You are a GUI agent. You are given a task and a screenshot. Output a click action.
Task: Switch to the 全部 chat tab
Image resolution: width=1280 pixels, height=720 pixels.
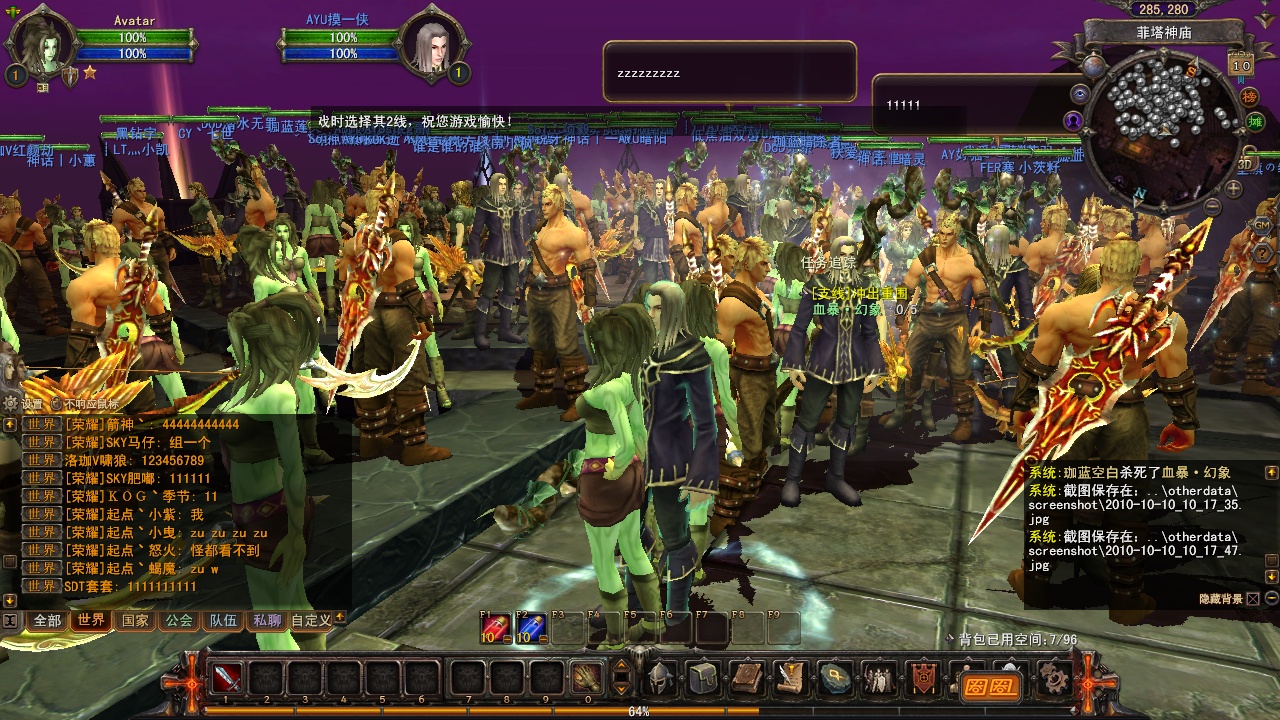pyautogui.click(x=47, y=620)
